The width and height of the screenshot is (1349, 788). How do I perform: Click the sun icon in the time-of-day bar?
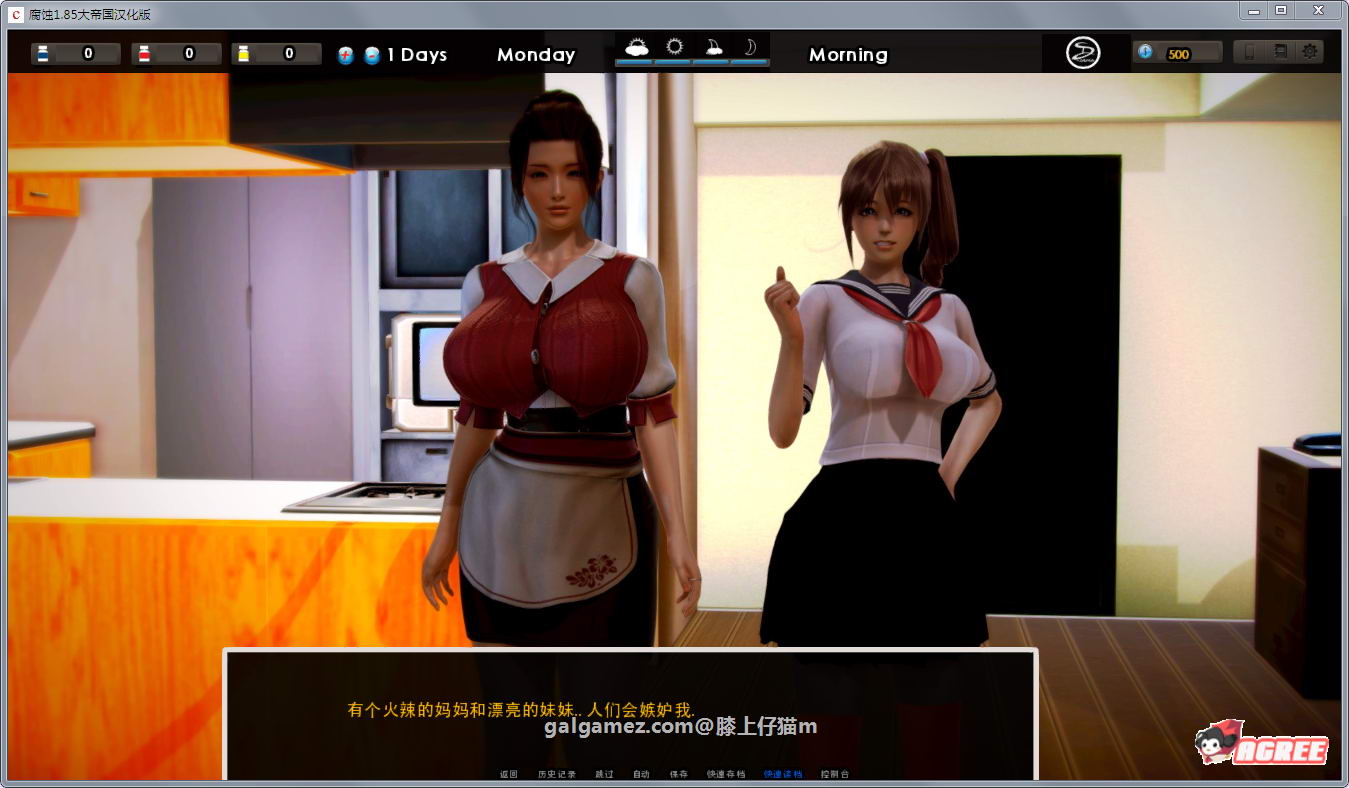click(x=674, y=48)
